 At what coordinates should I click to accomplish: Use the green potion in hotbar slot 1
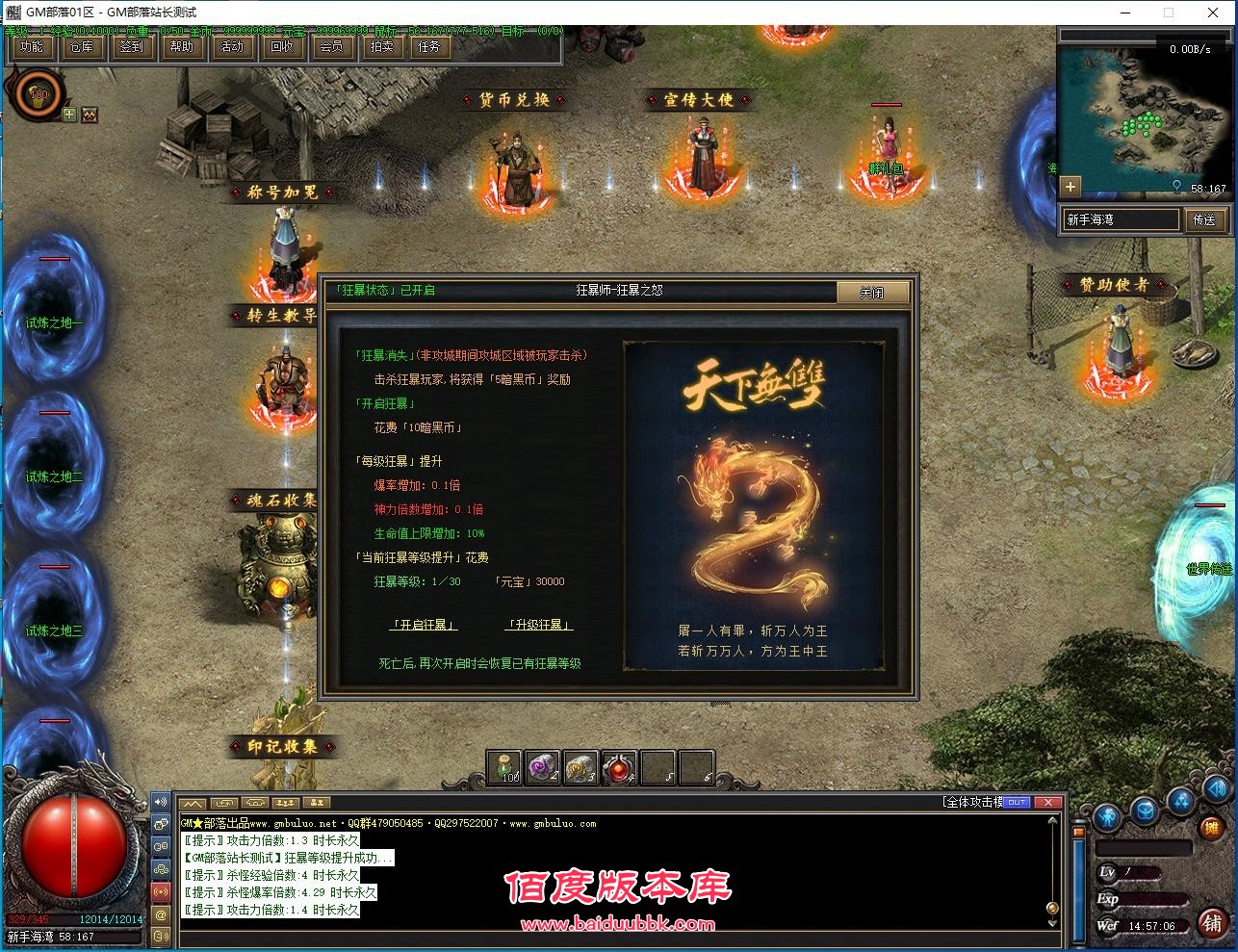(503, 767)
